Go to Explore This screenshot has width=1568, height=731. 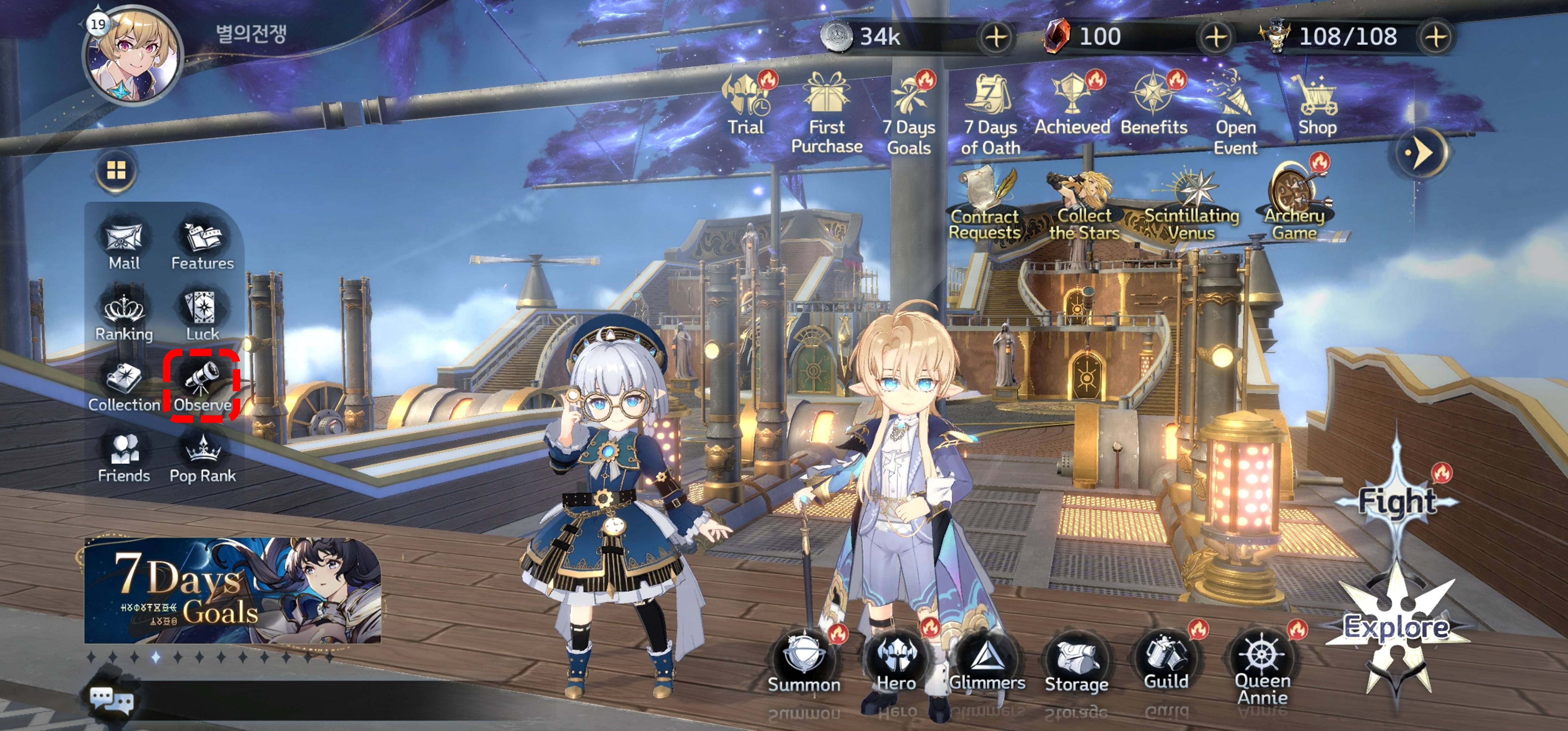[1396, 627]
